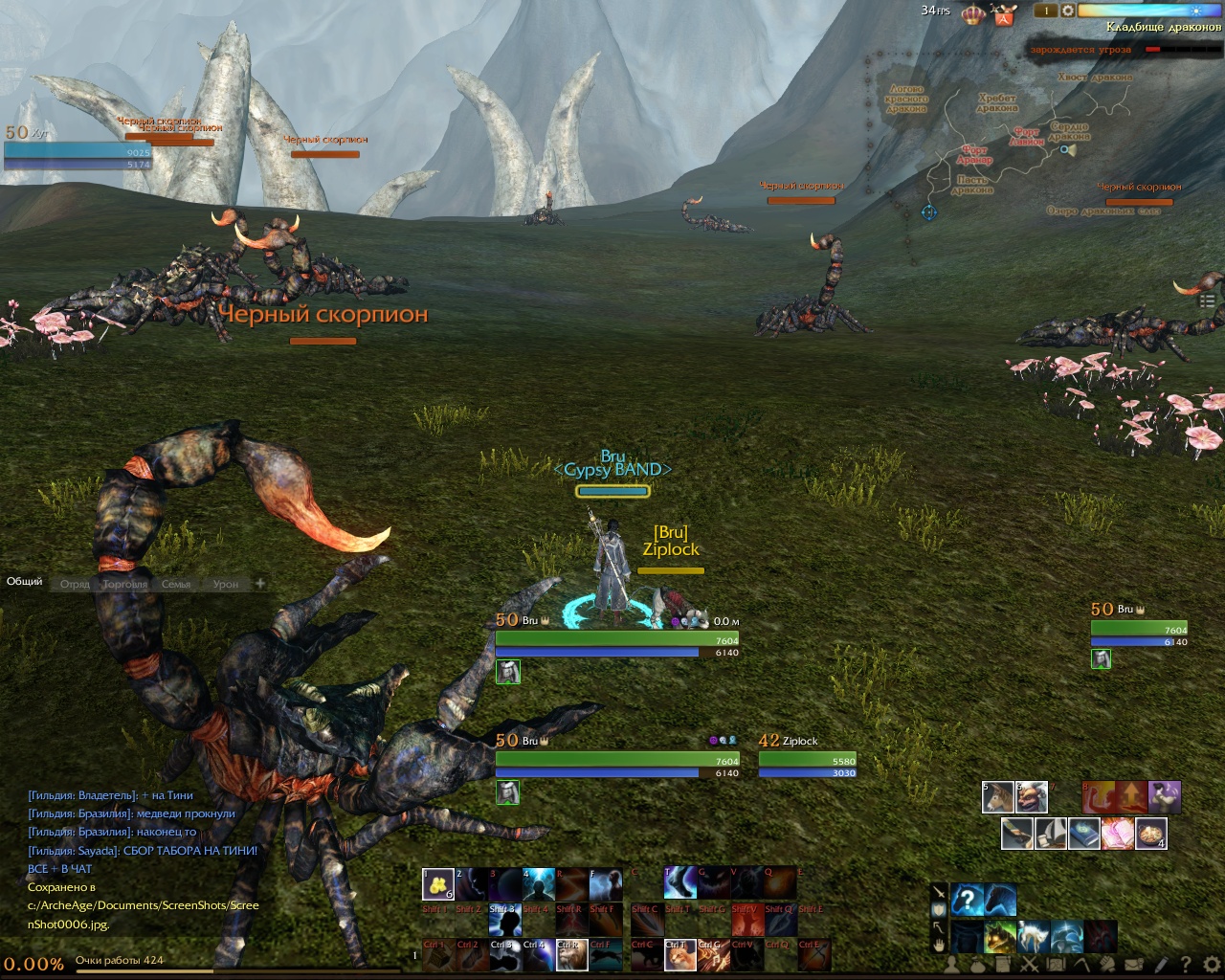Select the Урон chat tab

click(226, 584)
